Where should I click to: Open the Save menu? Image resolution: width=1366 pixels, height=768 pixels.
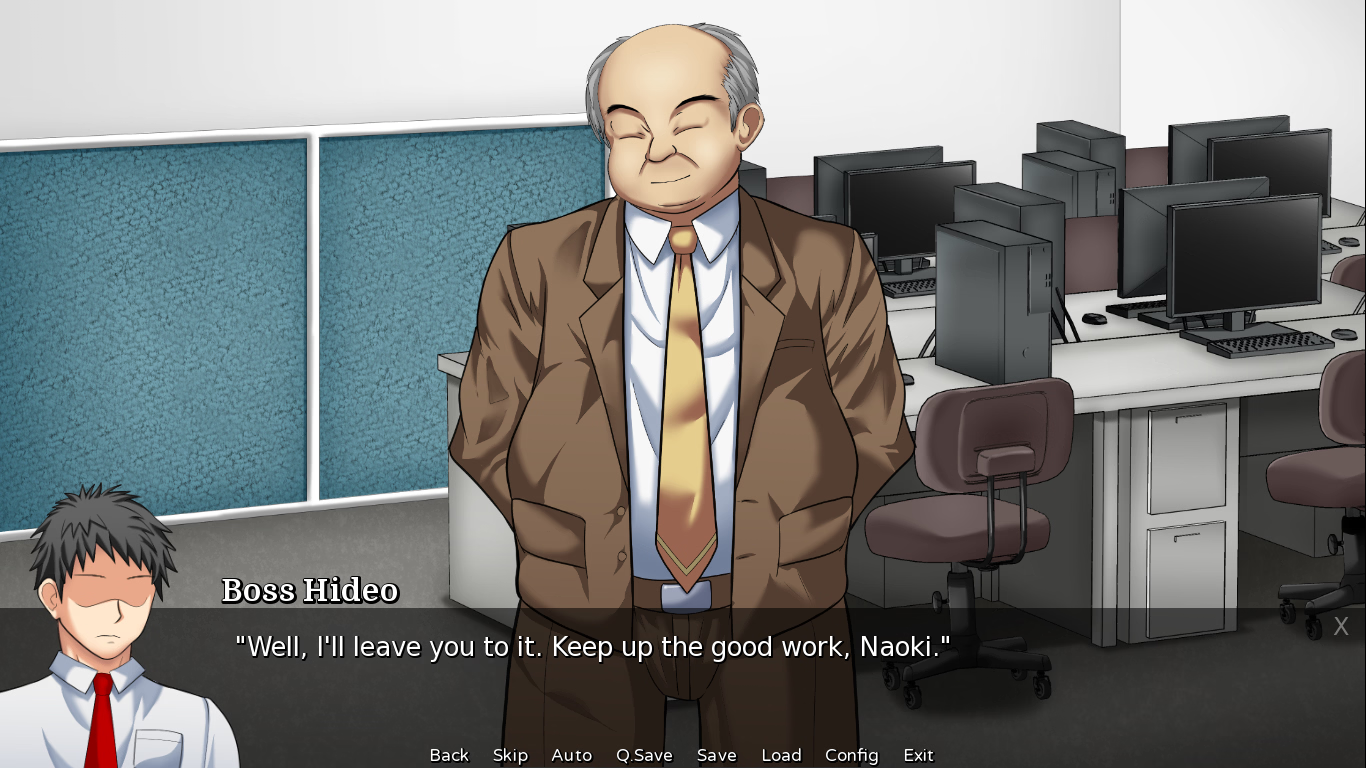tap(716, 755)
